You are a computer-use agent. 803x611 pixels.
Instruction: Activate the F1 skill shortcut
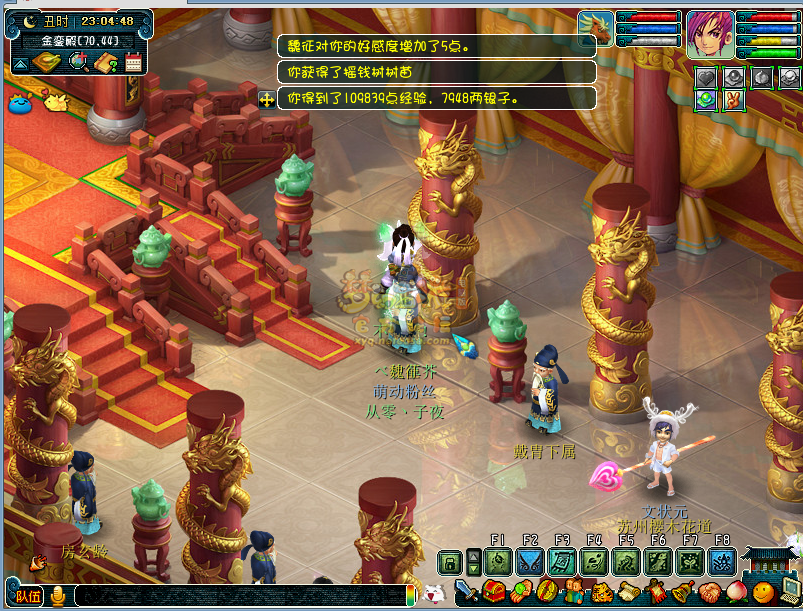click(498, 562)
